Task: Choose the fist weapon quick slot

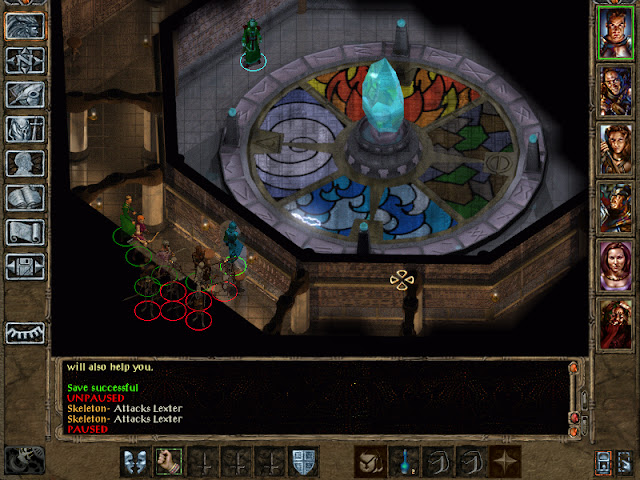Action: tap(169, 461)
